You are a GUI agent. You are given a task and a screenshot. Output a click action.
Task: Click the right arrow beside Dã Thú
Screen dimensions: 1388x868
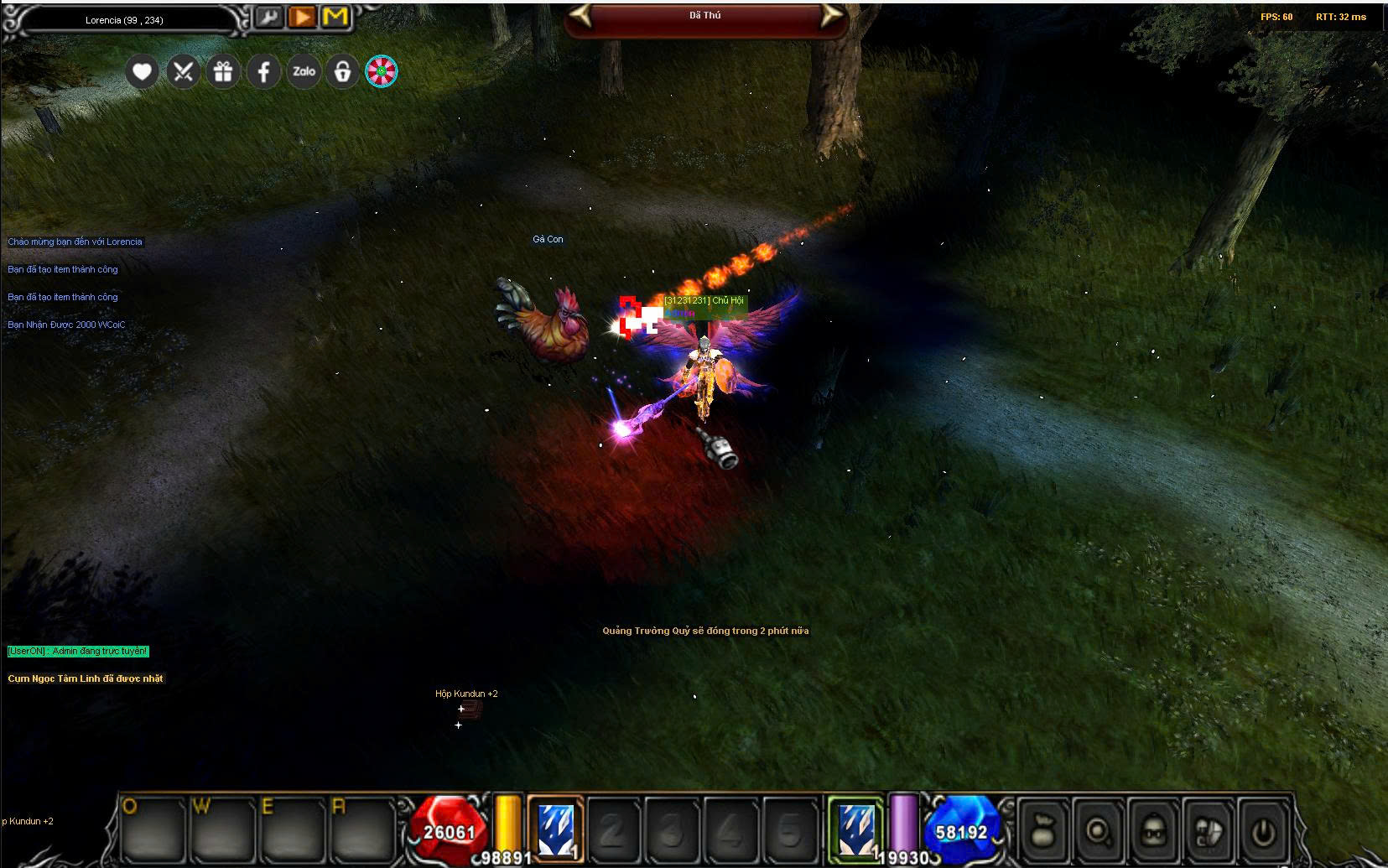point(830,16)
